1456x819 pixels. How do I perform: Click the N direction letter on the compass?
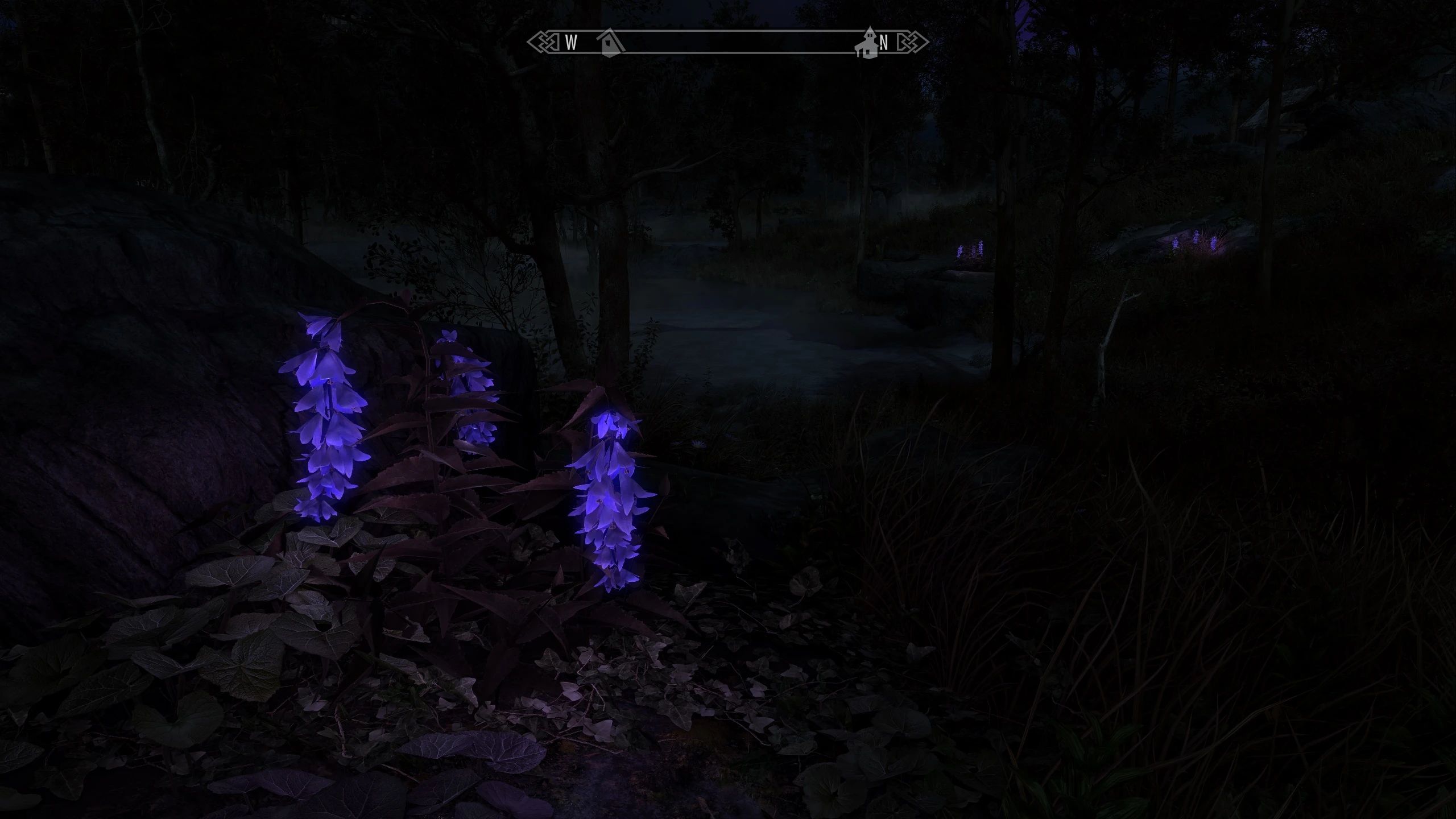pos(884,41)
